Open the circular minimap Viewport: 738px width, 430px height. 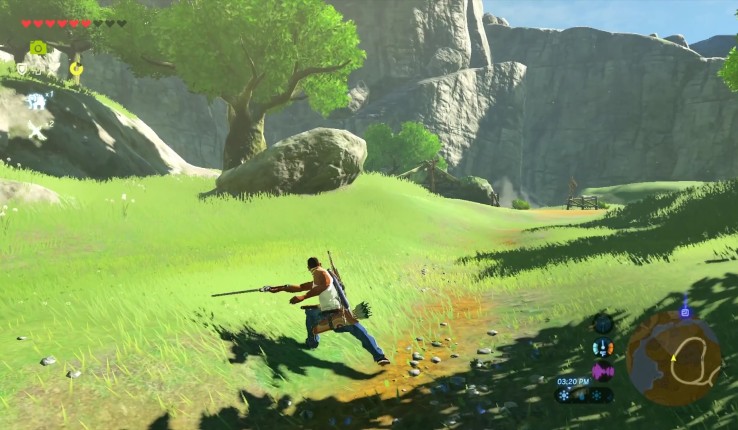click(674, 358)
